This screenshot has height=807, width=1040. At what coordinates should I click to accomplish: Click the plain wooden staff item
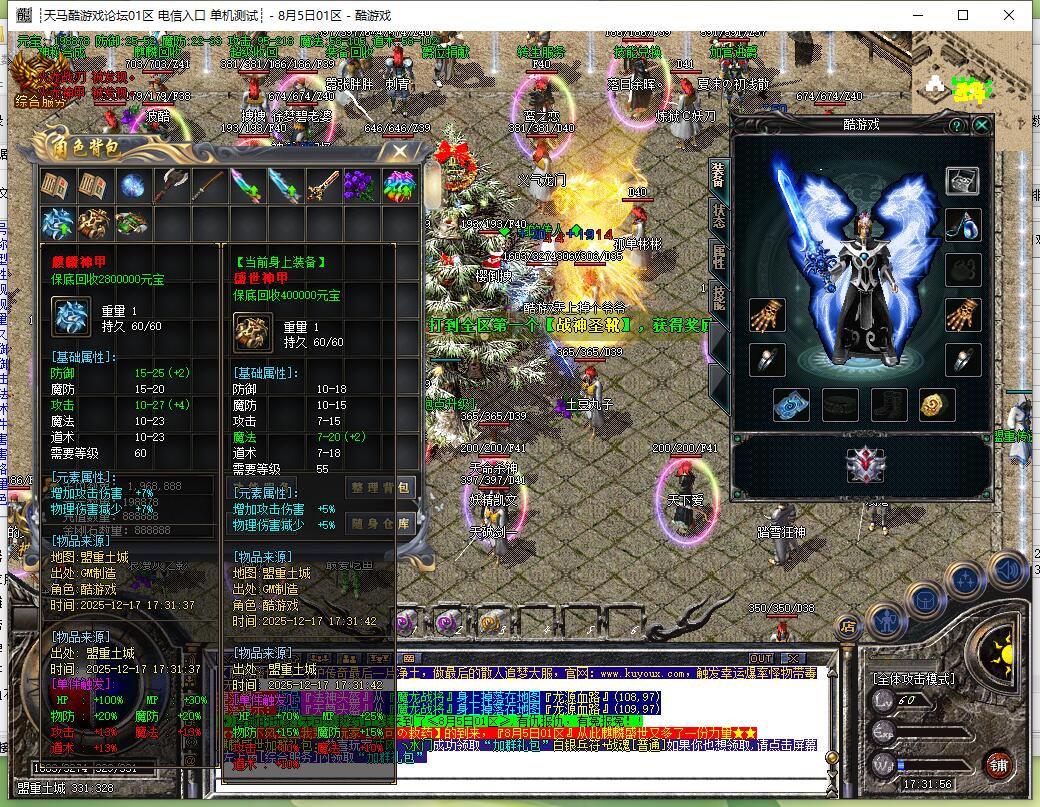(209, 185)
